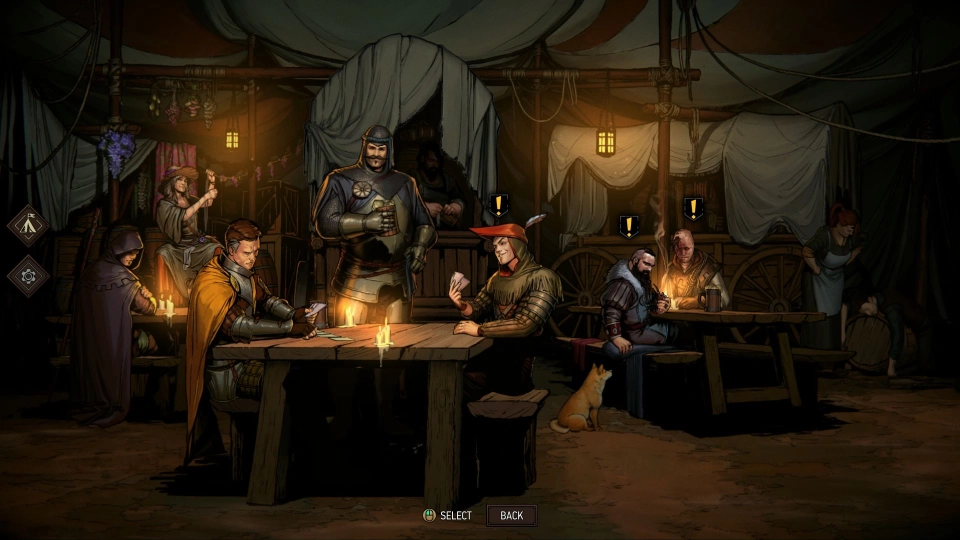The image size is (960, 540).
Task: Click the BACK button
Action: pos(511,516)
